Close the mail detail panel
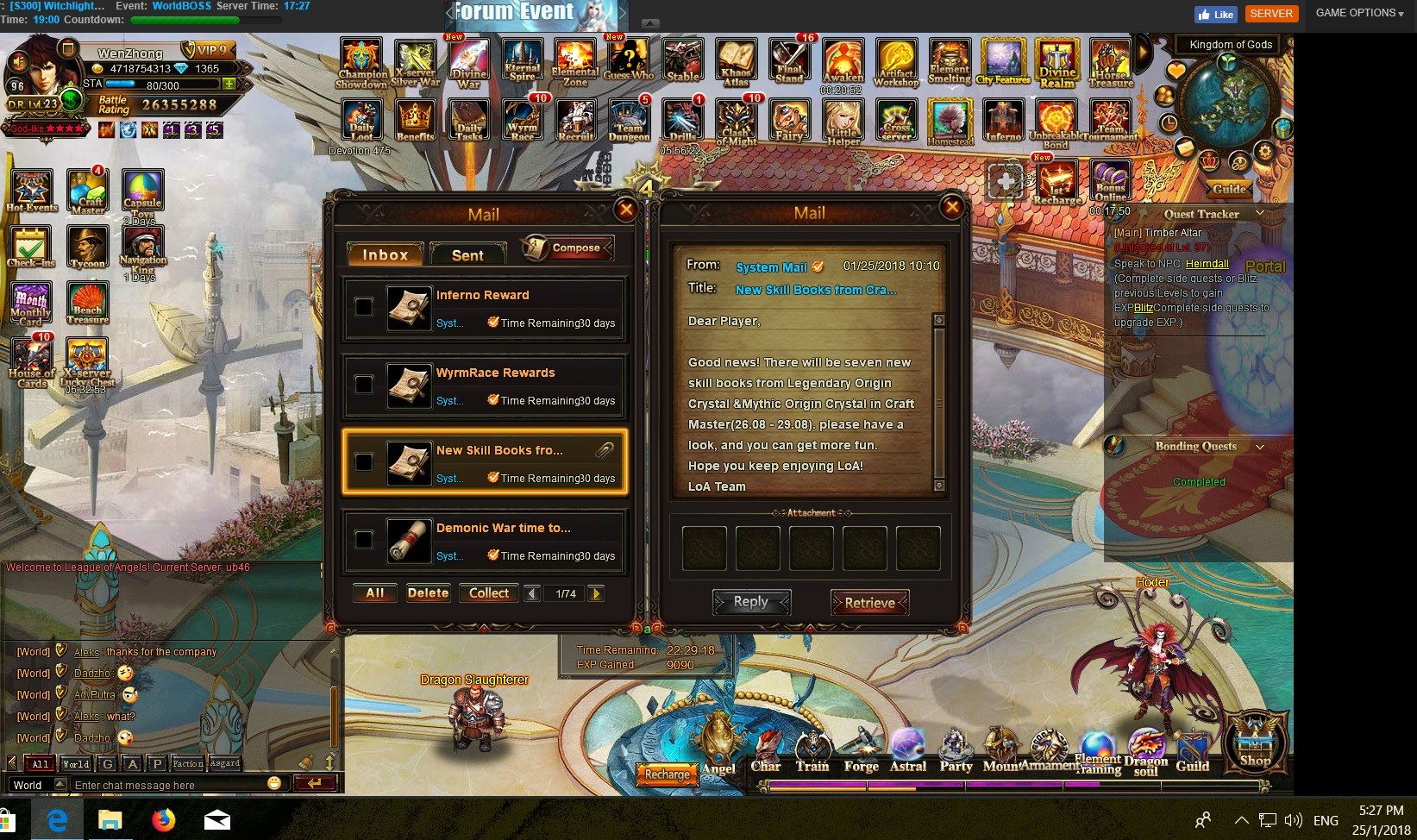1417x840 pixels. point(951,207)
